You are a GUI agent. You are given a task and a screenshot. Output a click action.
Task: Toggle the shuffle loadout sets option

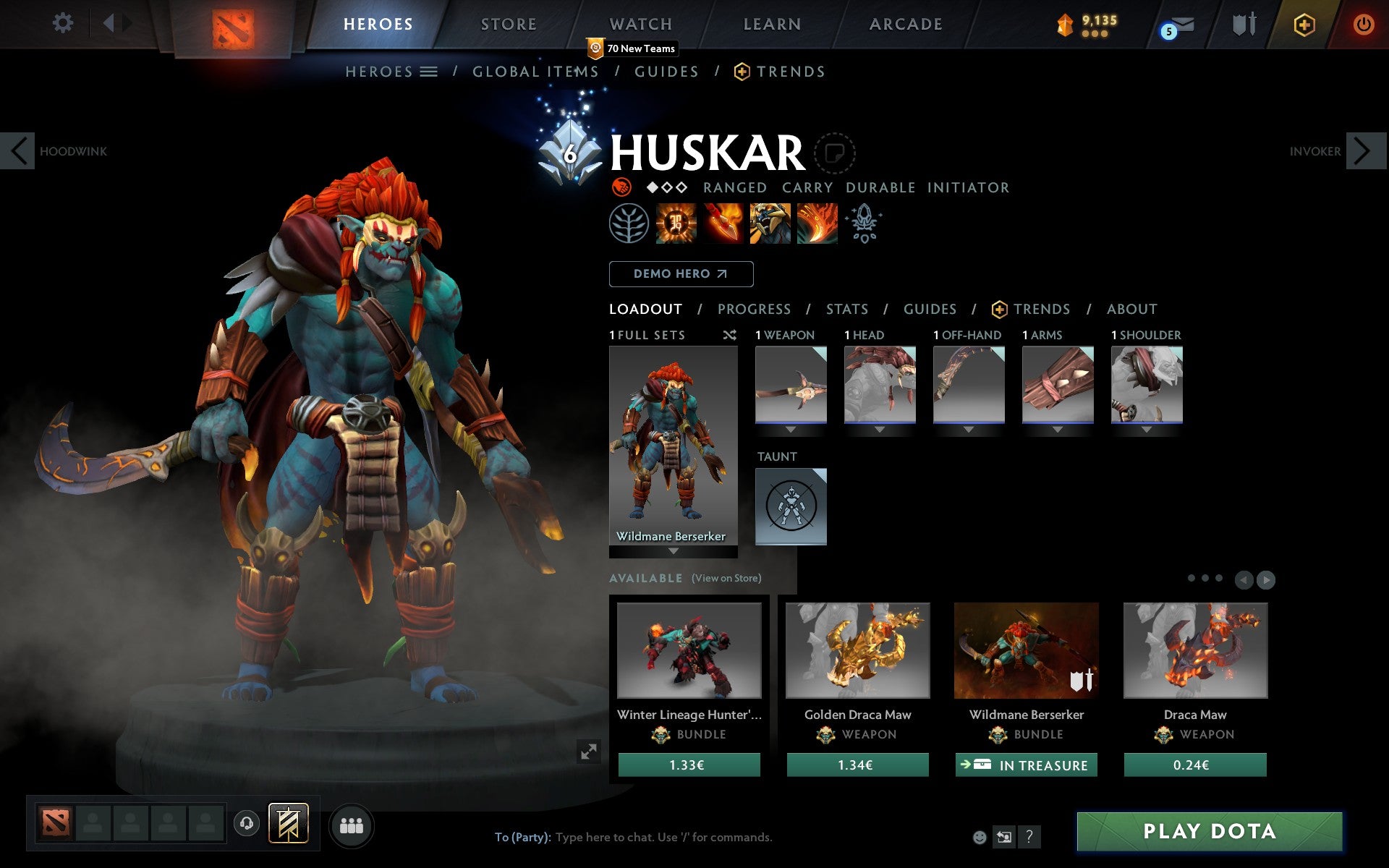729,335
